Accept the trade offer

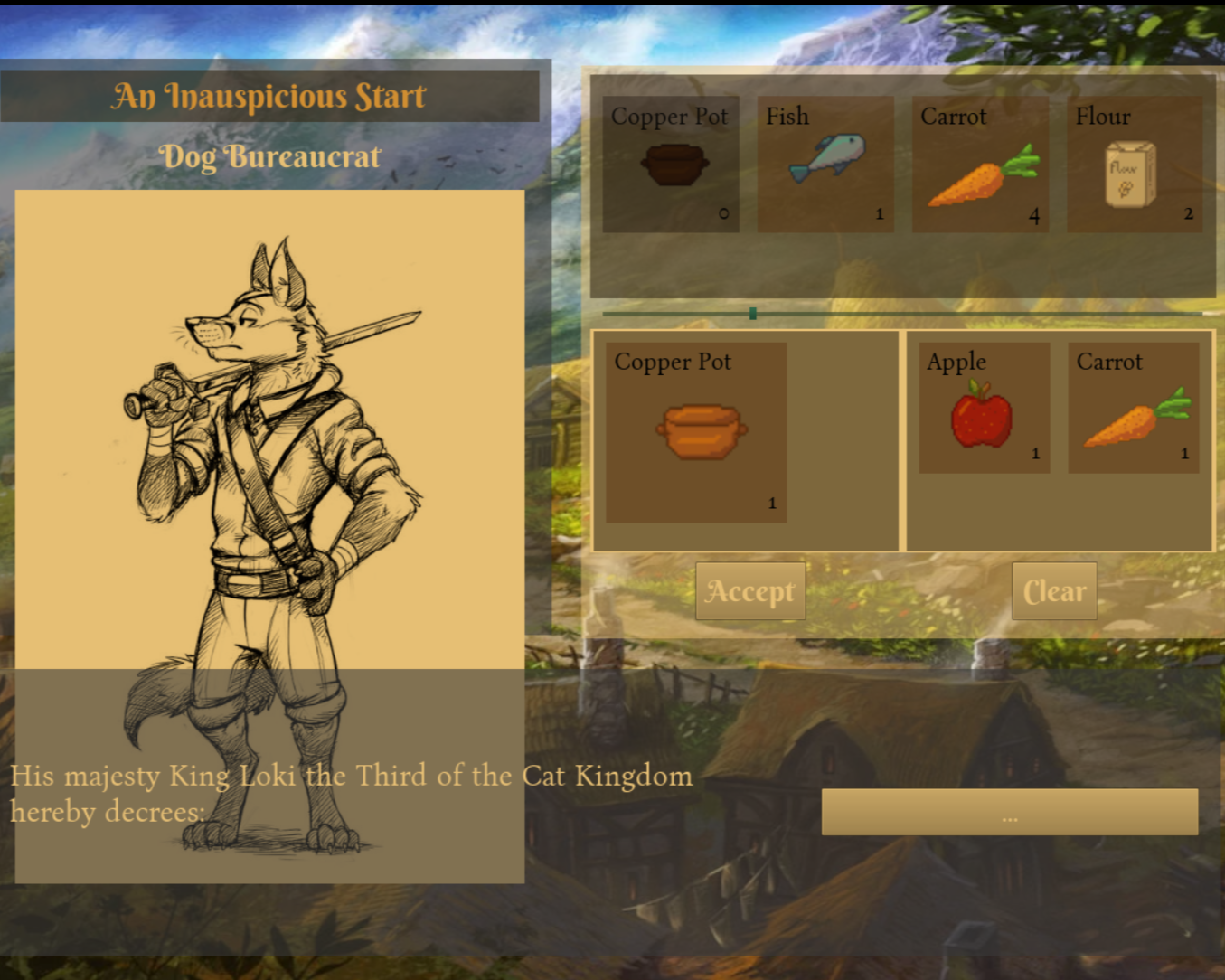pyautogui.click(x=749, y=591)
